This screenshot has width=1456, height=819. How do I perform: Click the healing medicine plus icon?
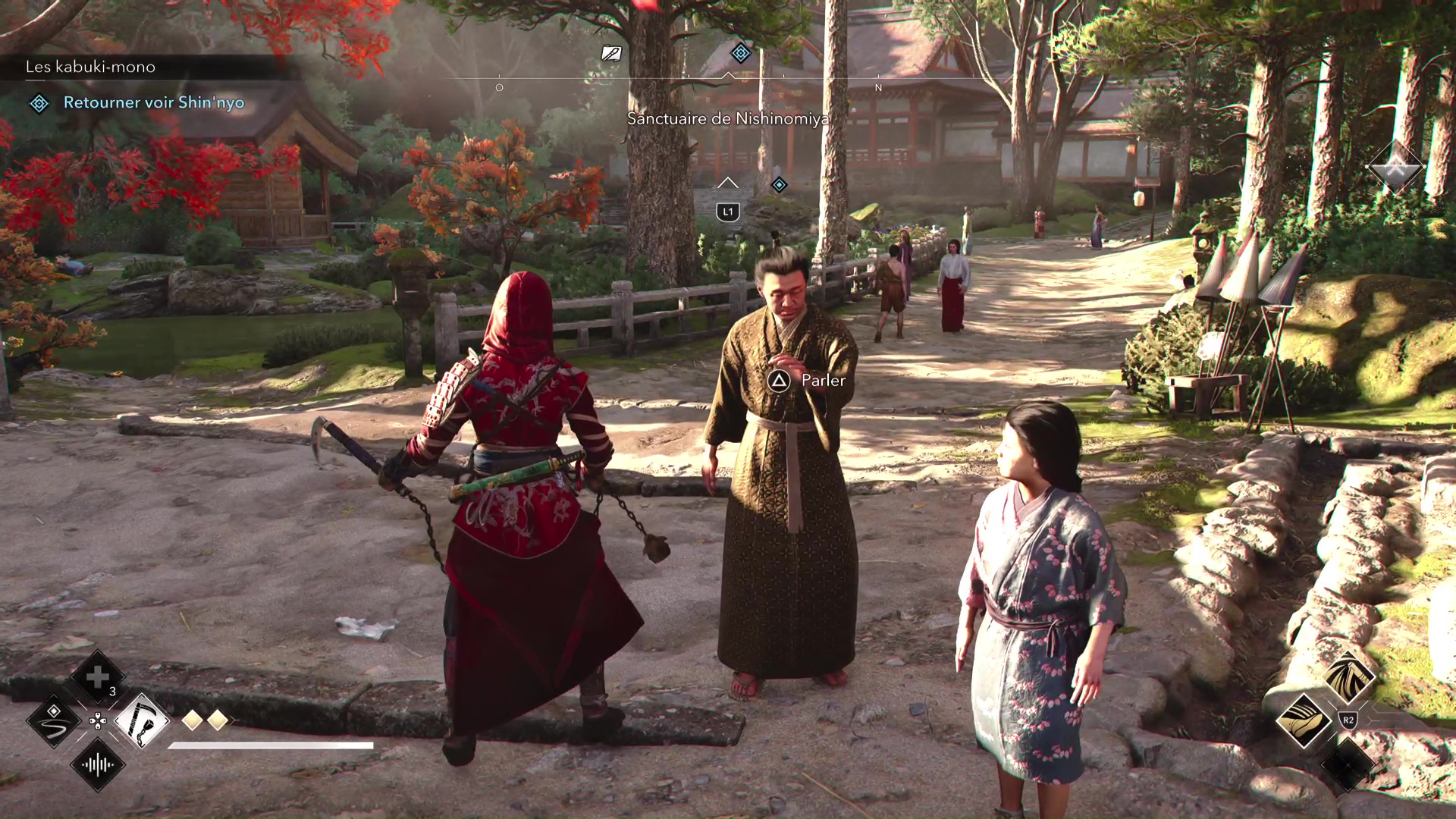[97, 676]
